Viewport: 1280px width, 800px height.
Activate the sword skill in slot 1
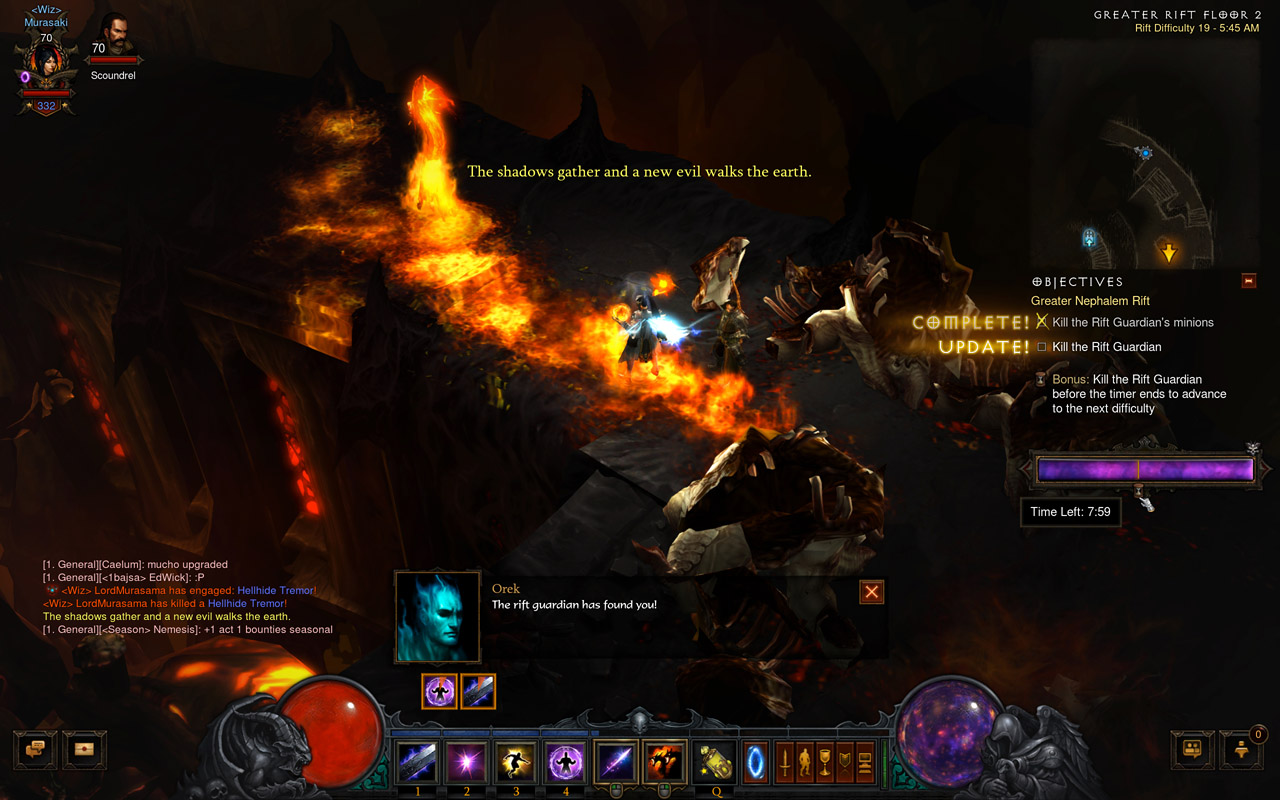click(416, 763)
